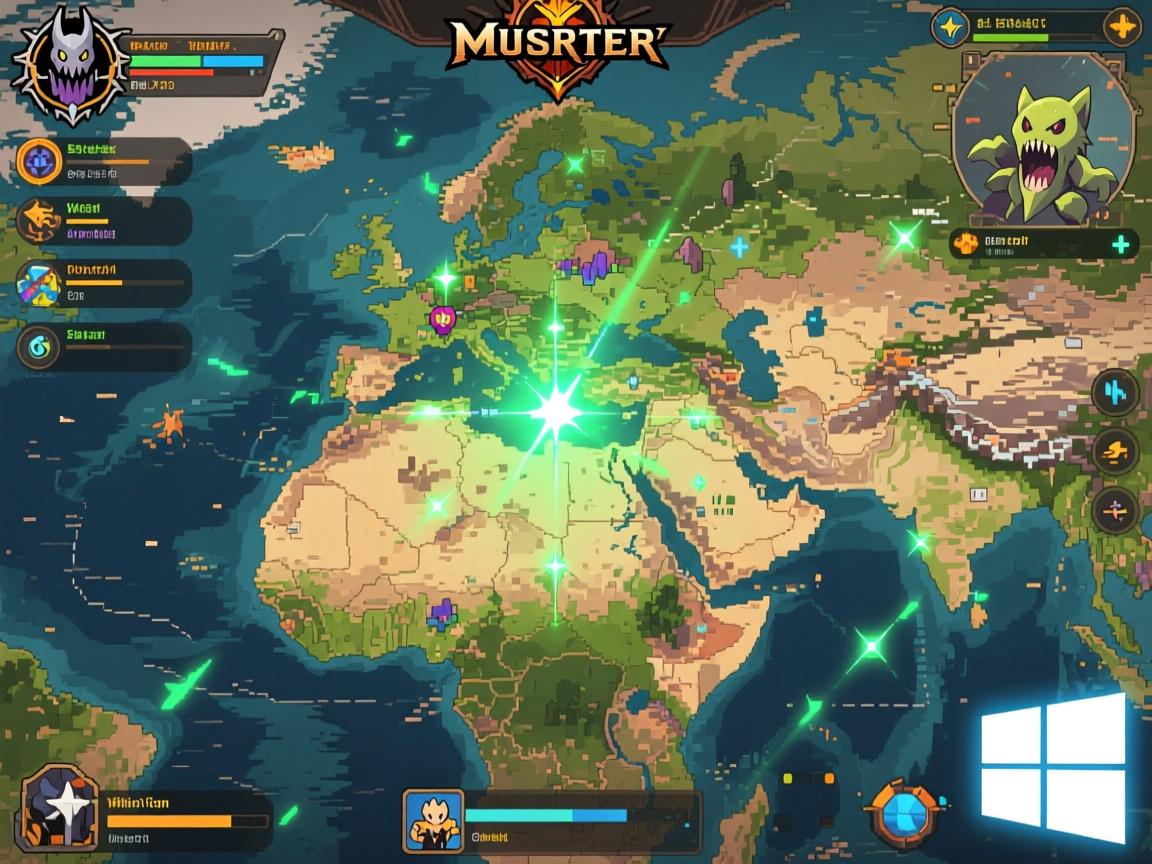Viewport: 1152px width, 864px height.
Task: Activate the round orange and purple cross button
Action: coord(1115,511)
